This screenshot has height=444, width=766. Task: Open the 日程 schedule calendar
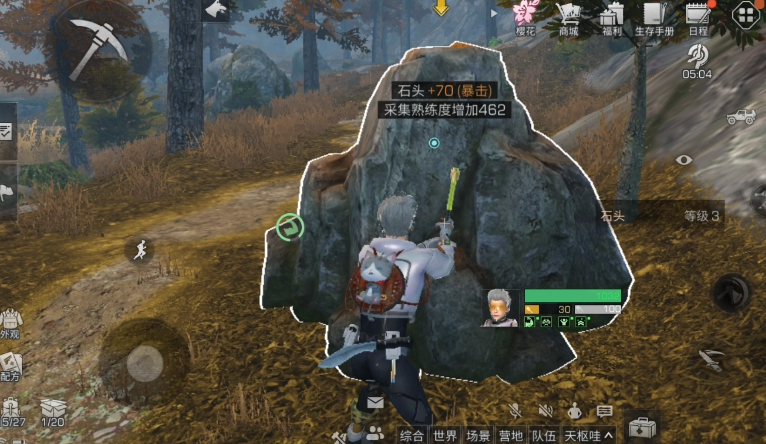[x=697, y=17]
